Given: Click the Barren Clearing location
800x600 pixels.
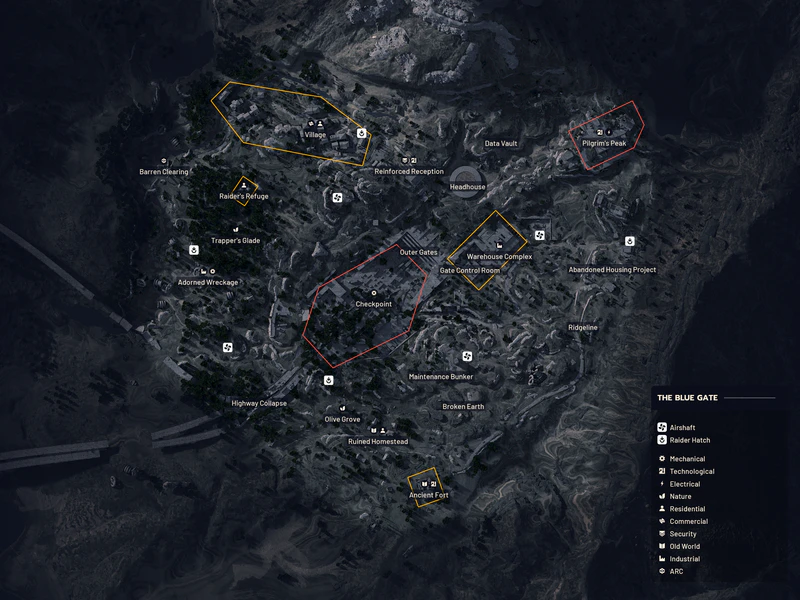Looking at the screenshot, I should pyautogui.click(x=164, y=172).
